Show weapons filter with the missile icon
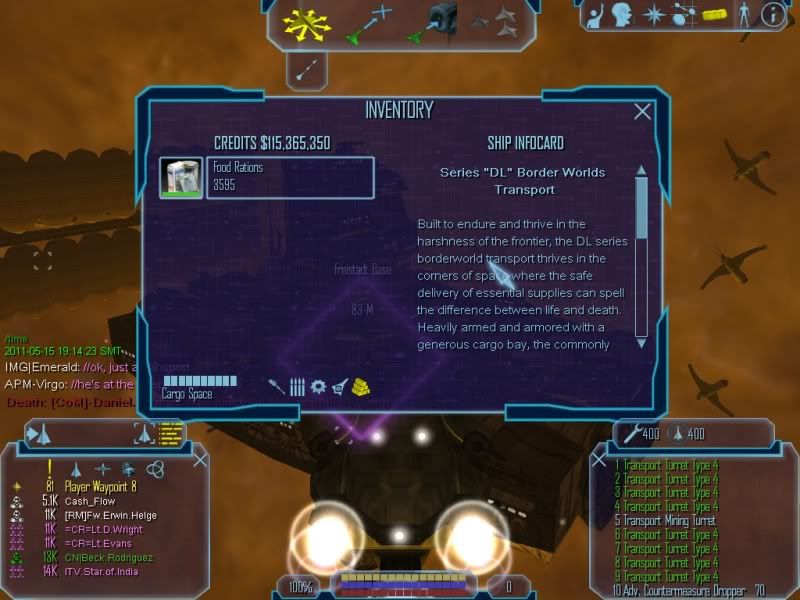 [x=276, y=386]
